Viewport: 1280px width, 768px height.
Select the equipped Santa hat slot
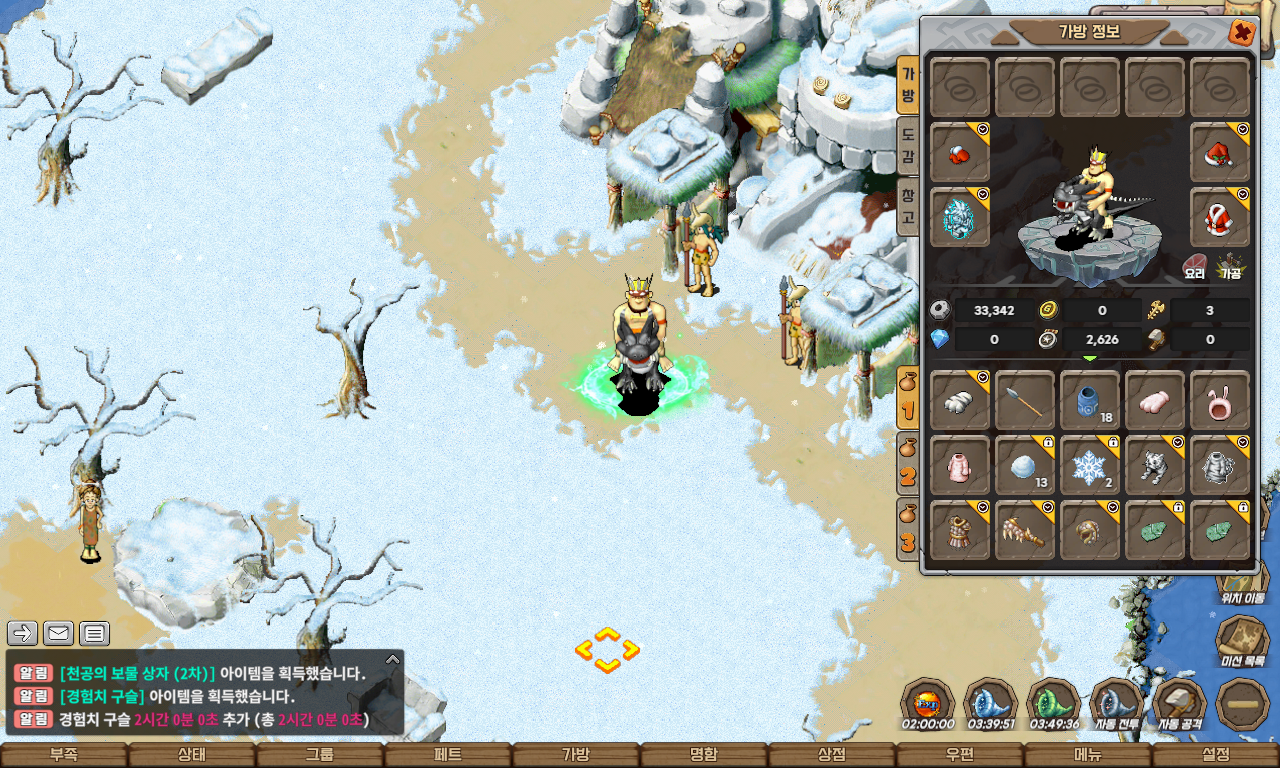pos(1219,153)
